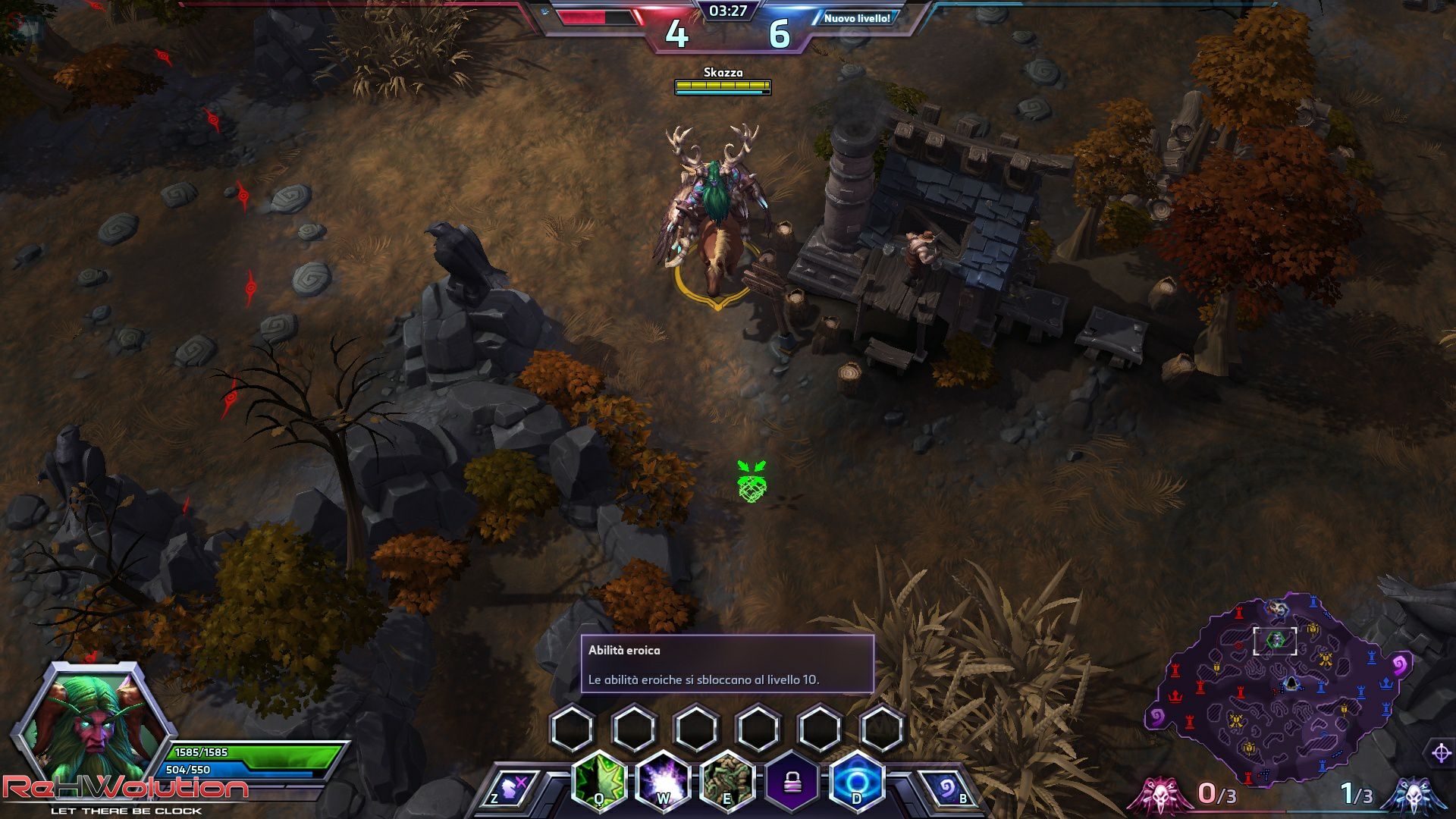This screenshot has width=1456, height=819.
Task: Activate the Innervate trait on D
Action: coord(857,781)
